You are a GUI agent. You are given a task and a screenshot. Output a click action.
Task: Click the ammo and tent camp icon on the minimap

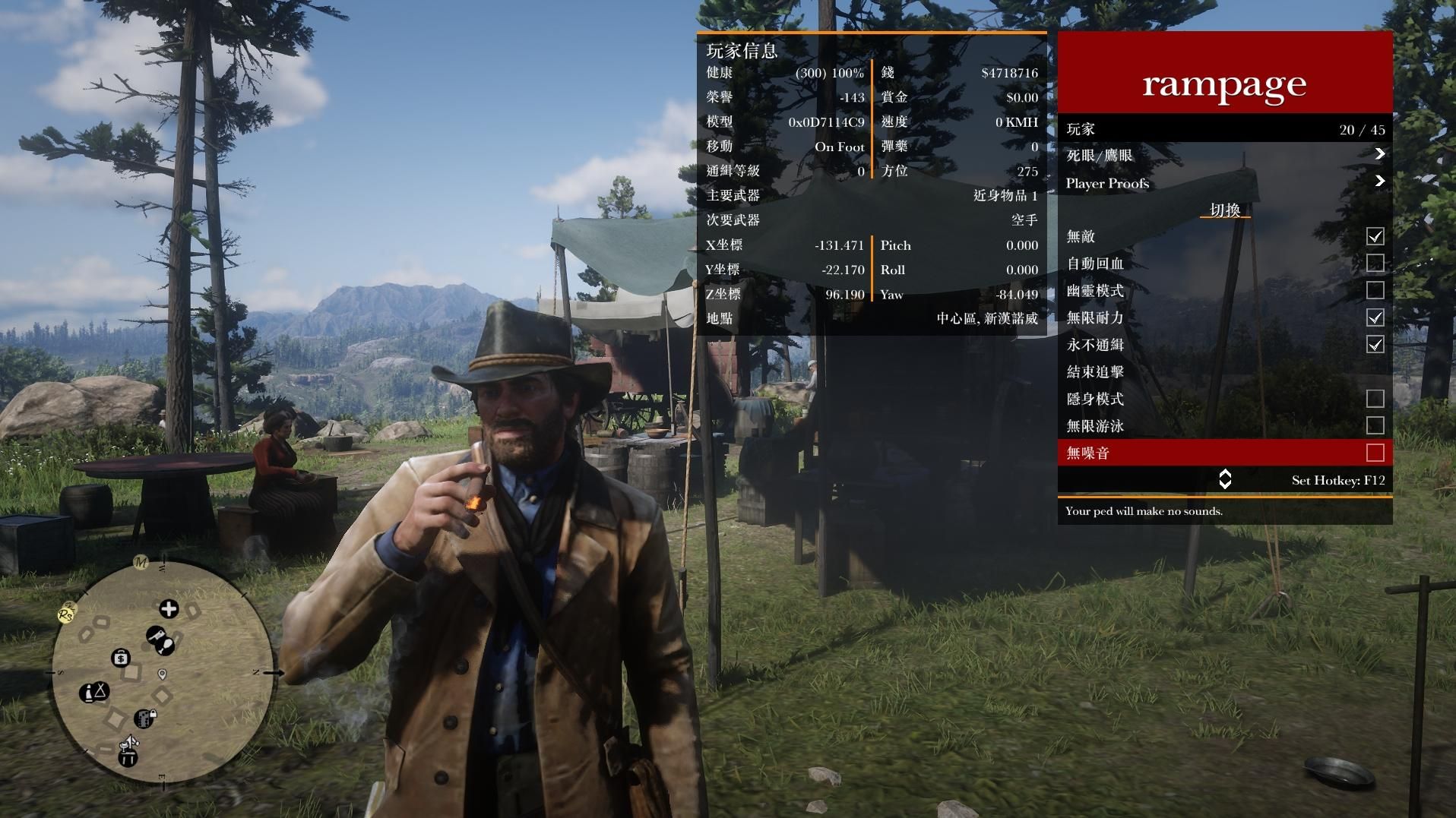pyautogui.click(x=93, y=692)
